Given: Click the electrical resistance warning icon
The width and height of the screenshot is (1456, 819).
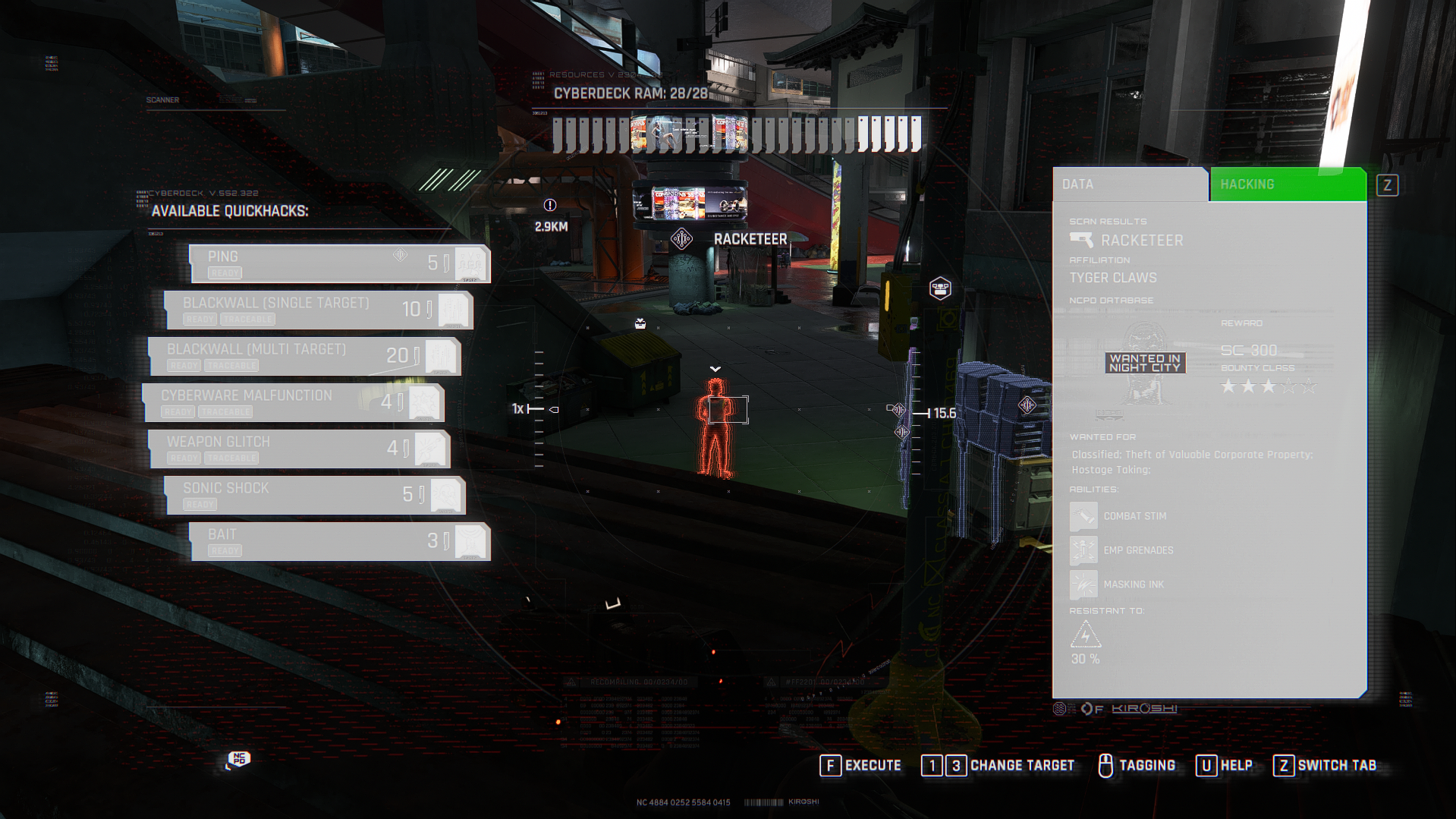Looking at the screenshot, I should (1085, 635).
